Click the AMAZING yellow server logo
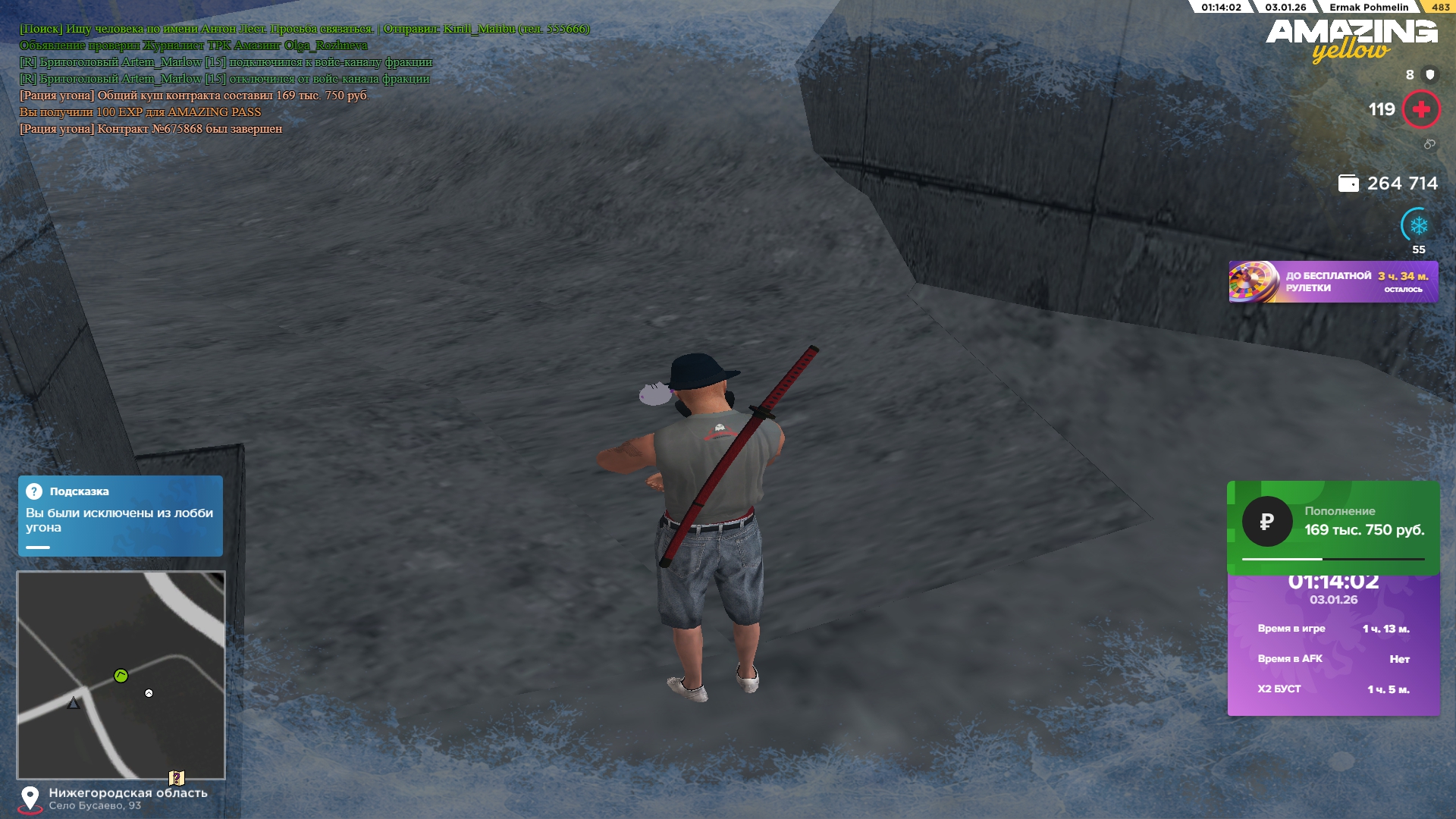 point(1351,39)
